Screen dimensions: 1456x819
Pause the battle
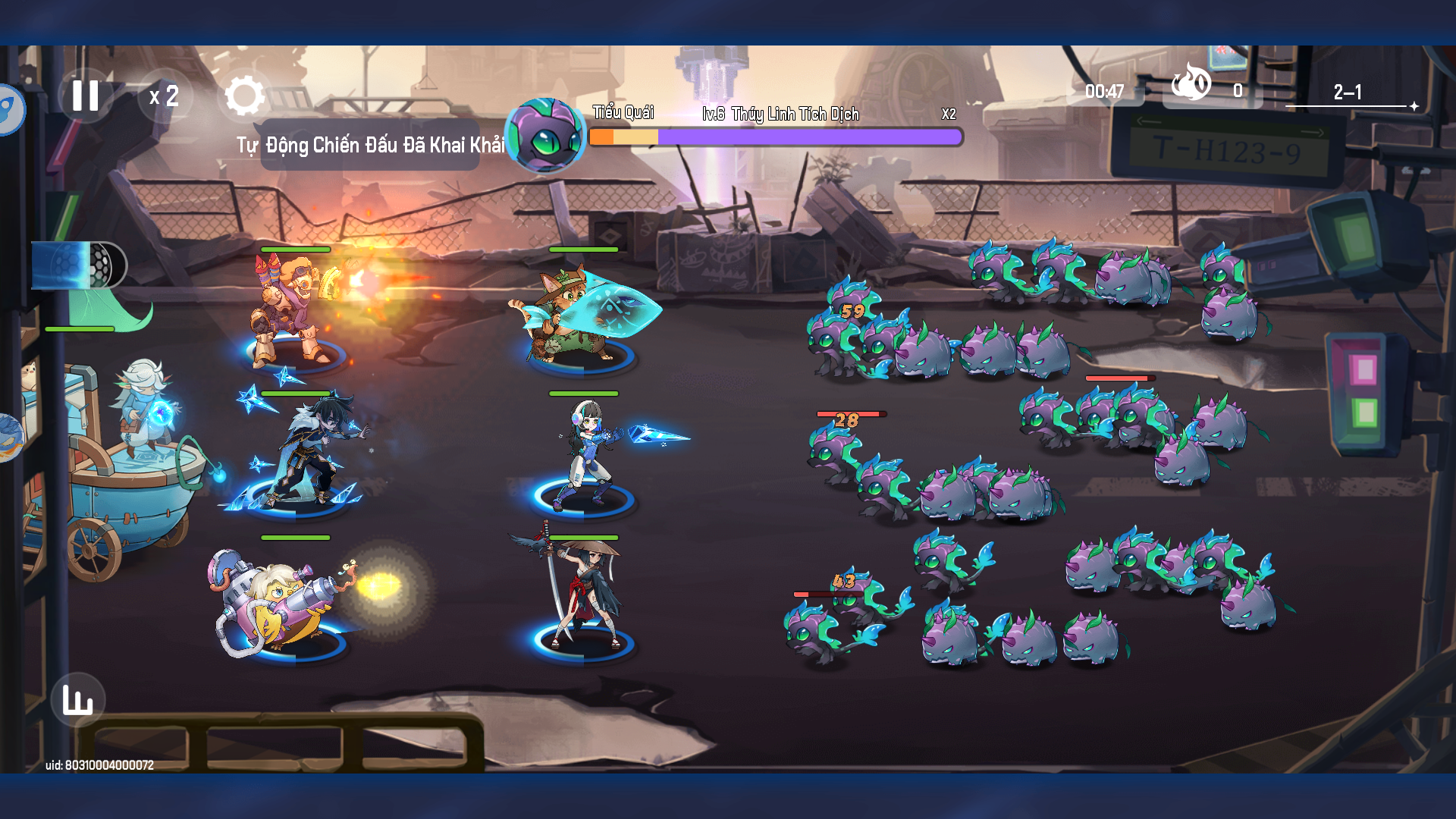tap(86, 94)
